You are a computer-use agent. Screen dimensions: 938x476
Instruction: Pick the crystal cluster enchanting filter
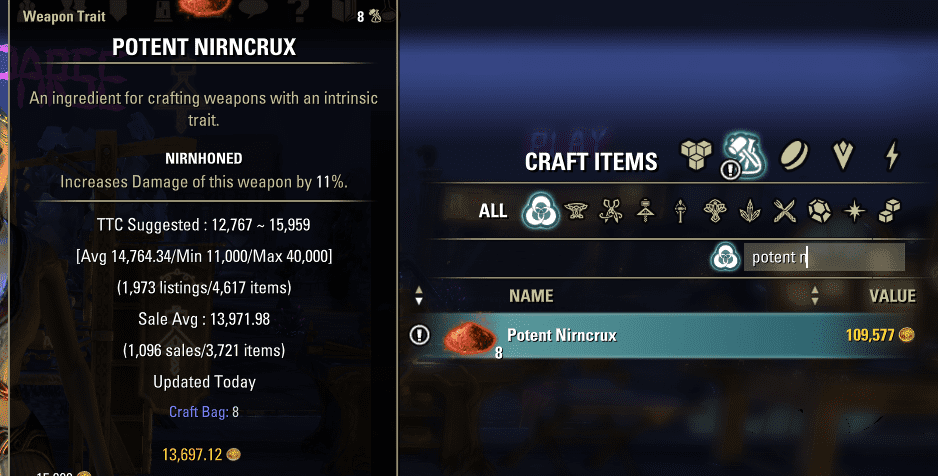pos(751,211)
